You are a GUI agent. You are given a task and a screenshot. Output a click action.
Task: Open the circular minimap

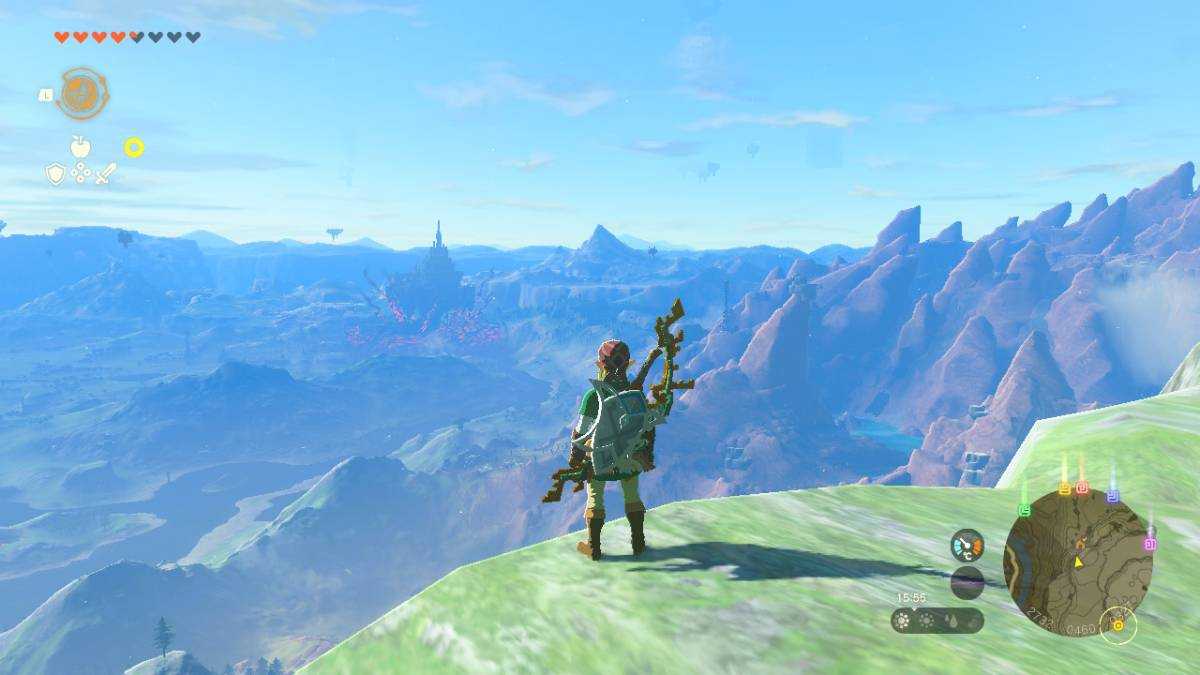tap(1077, 560)
